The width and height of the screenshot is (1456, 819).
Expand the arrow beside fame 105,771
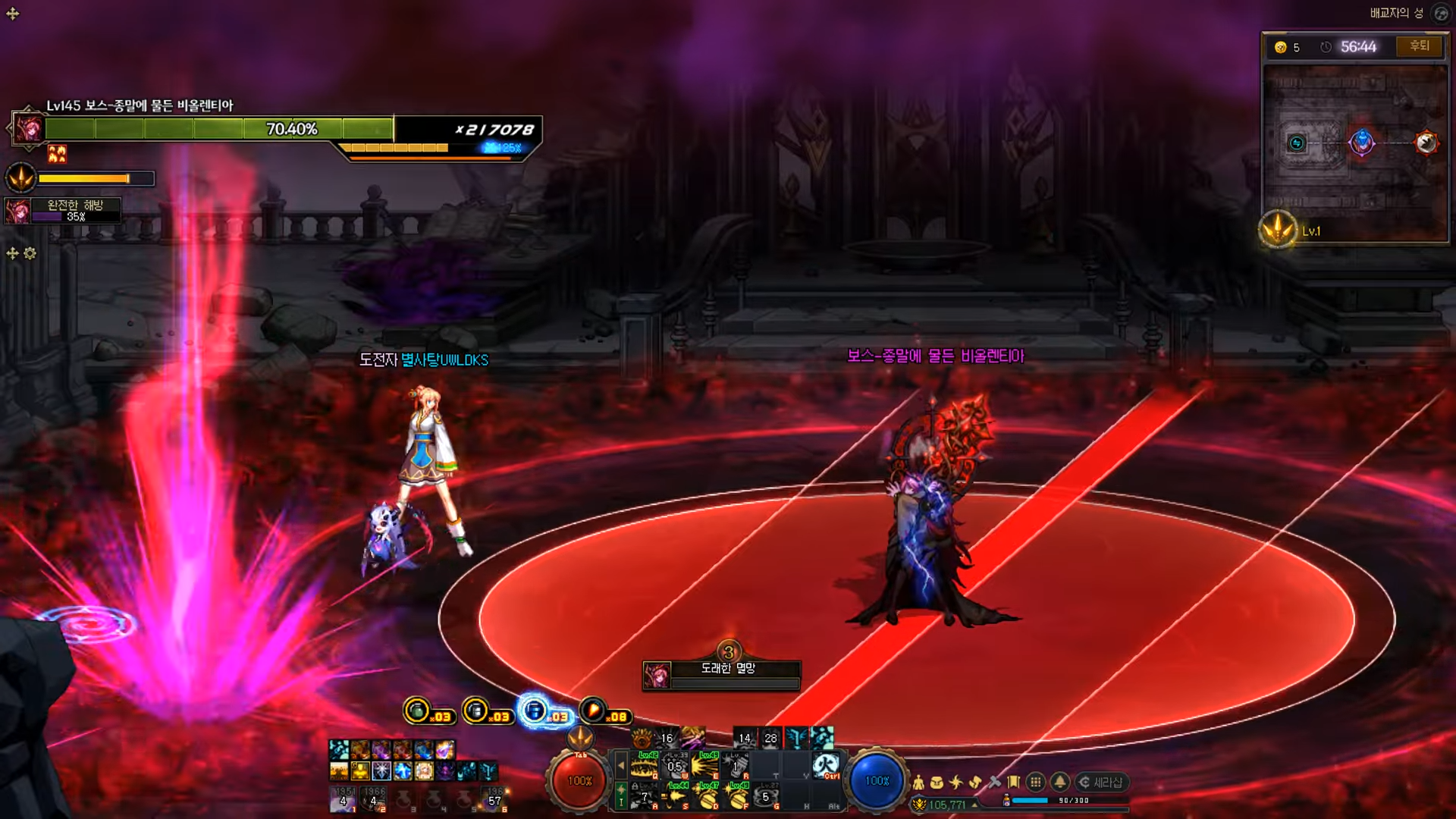pyautogui.click(x=974, y=805)
